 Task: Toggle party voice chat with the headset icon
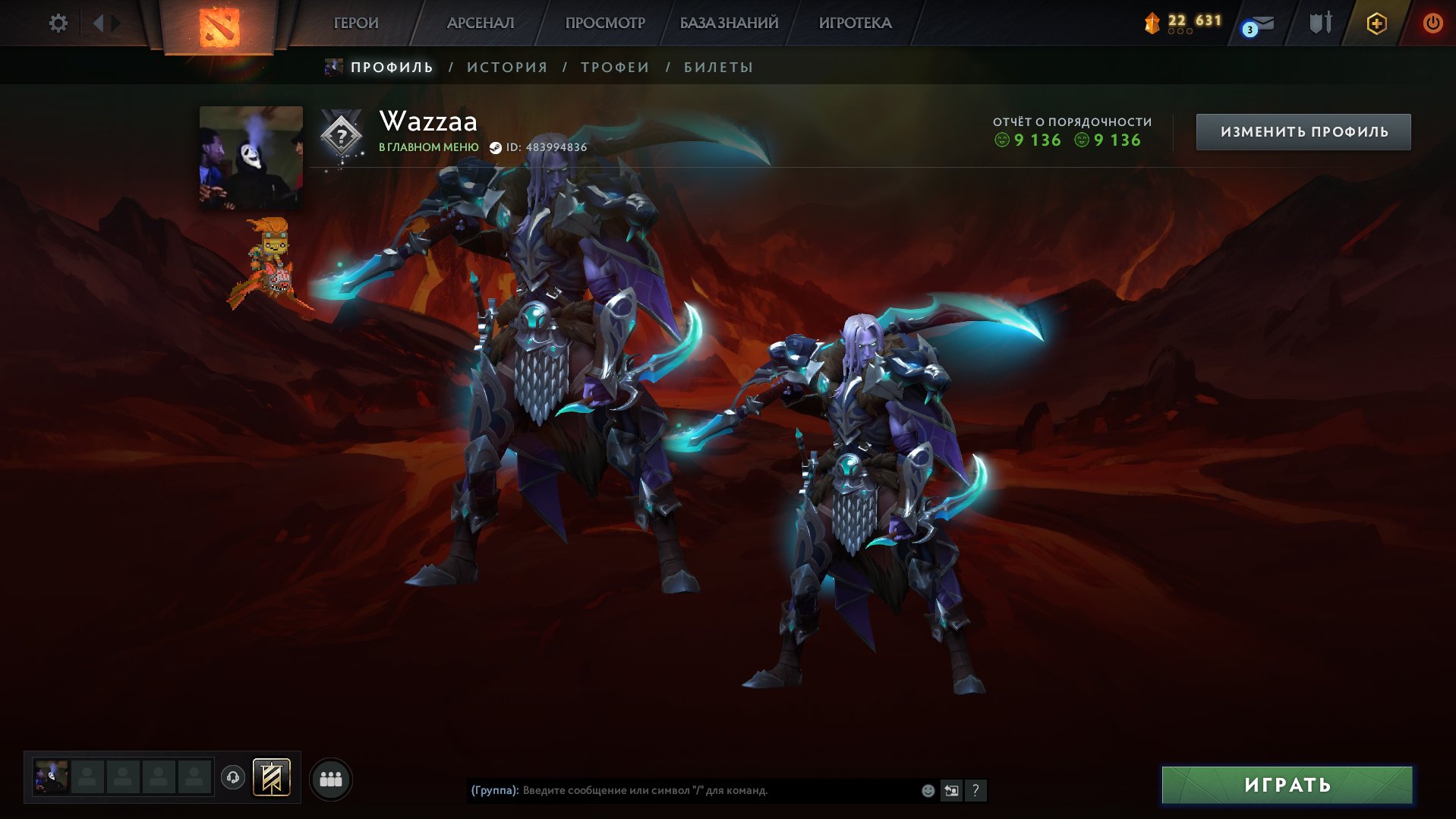(233, 777)
